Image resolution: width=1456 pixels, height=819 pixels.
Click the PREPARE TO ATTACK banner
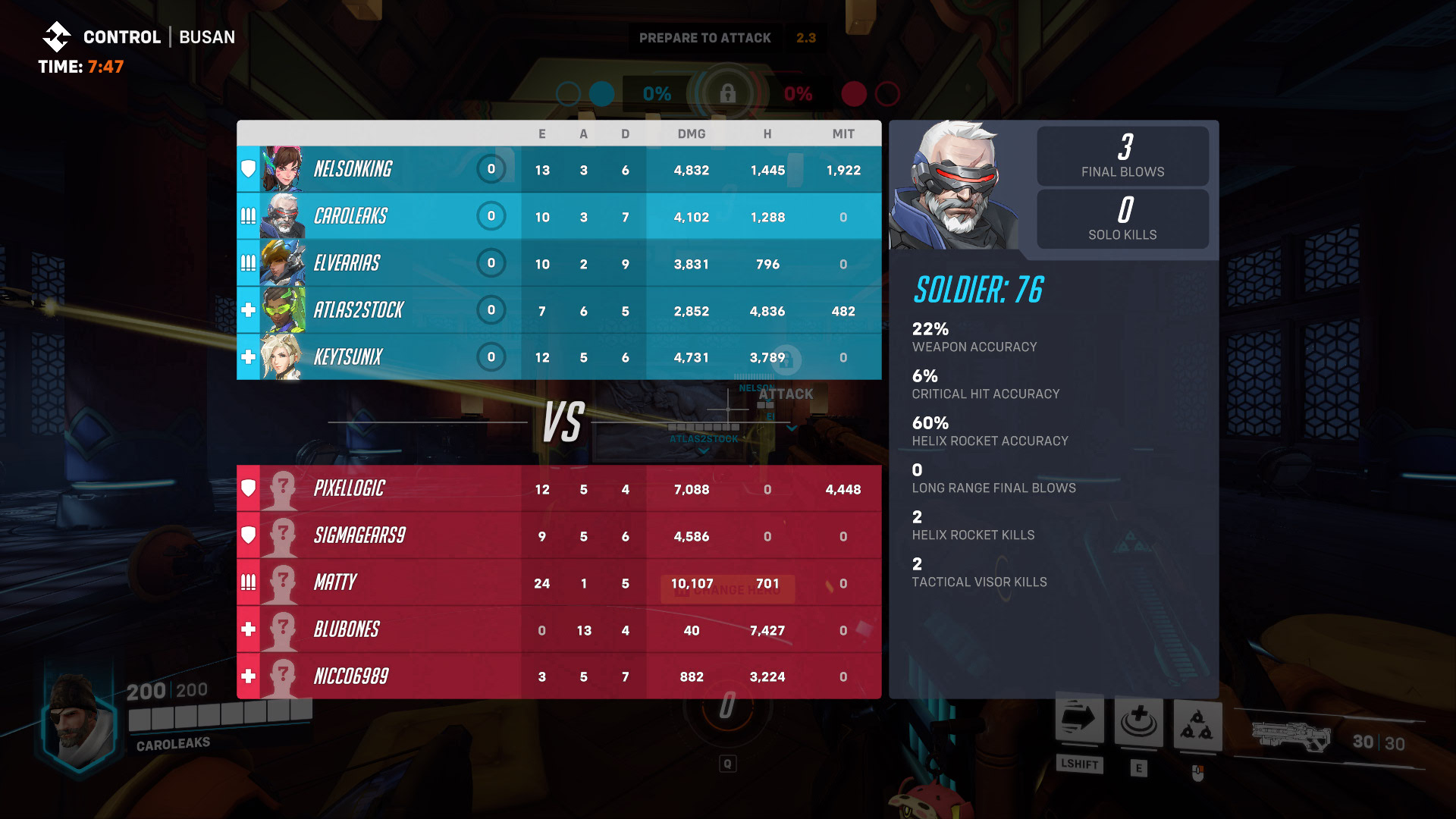coord(705,37)
